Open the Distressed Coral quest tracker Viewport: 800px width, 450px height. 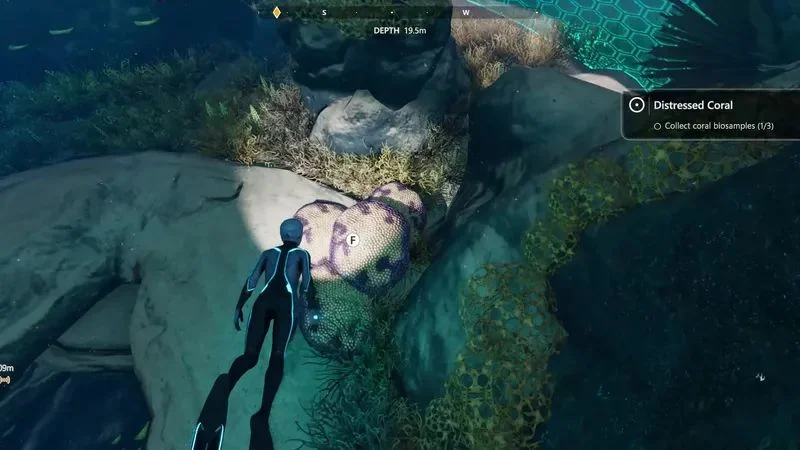[692, 105]
